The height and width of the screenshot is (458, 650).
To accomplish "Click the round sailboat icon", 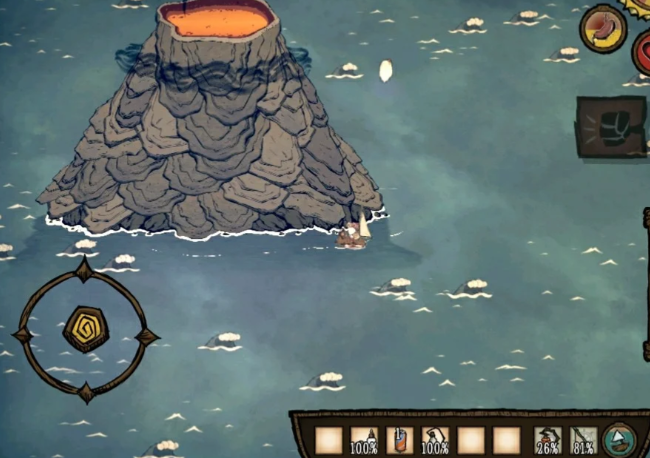I will (x=620, y=438).
